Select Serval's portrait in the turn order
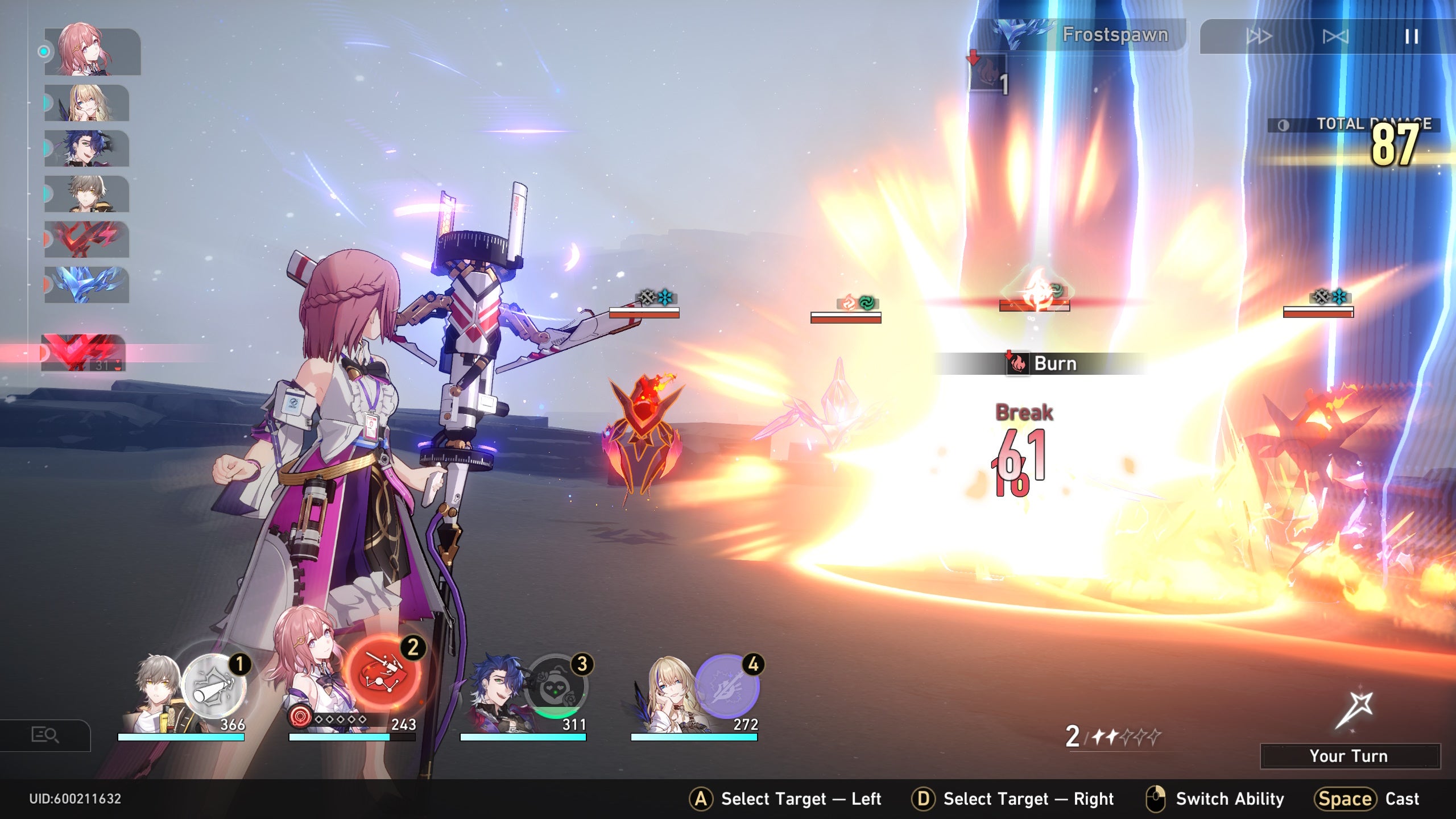The image size is (1456, 819). [86, 103]
